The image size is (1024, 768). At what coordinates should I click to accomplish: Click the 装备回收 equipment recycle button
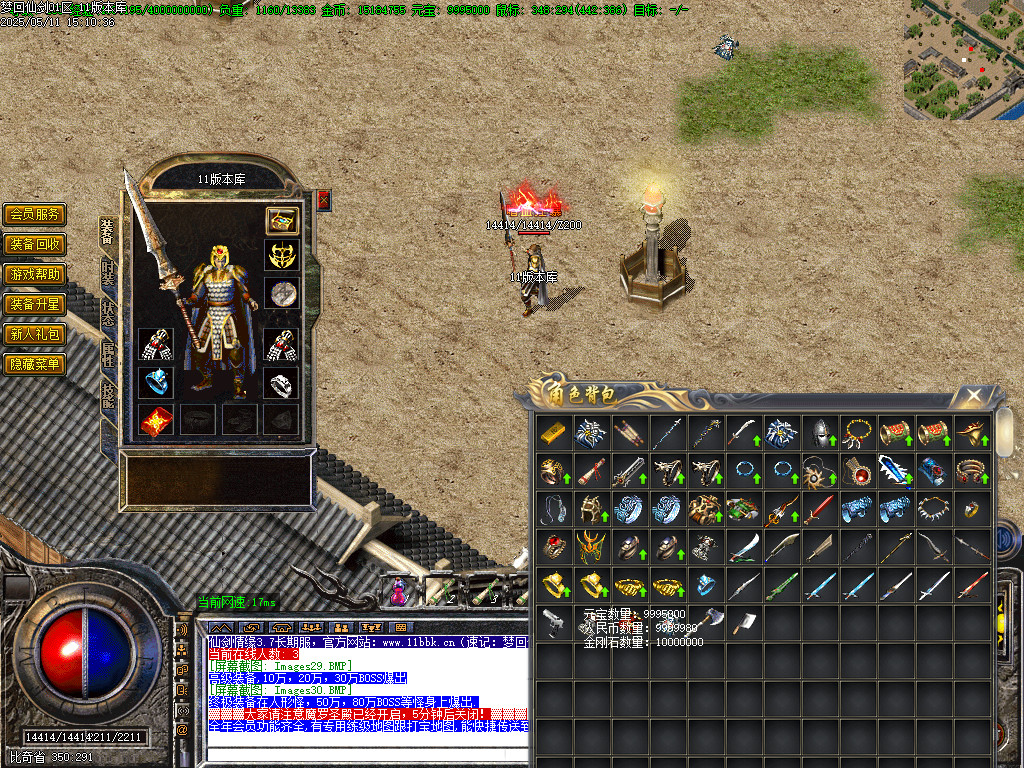point(34,244)
